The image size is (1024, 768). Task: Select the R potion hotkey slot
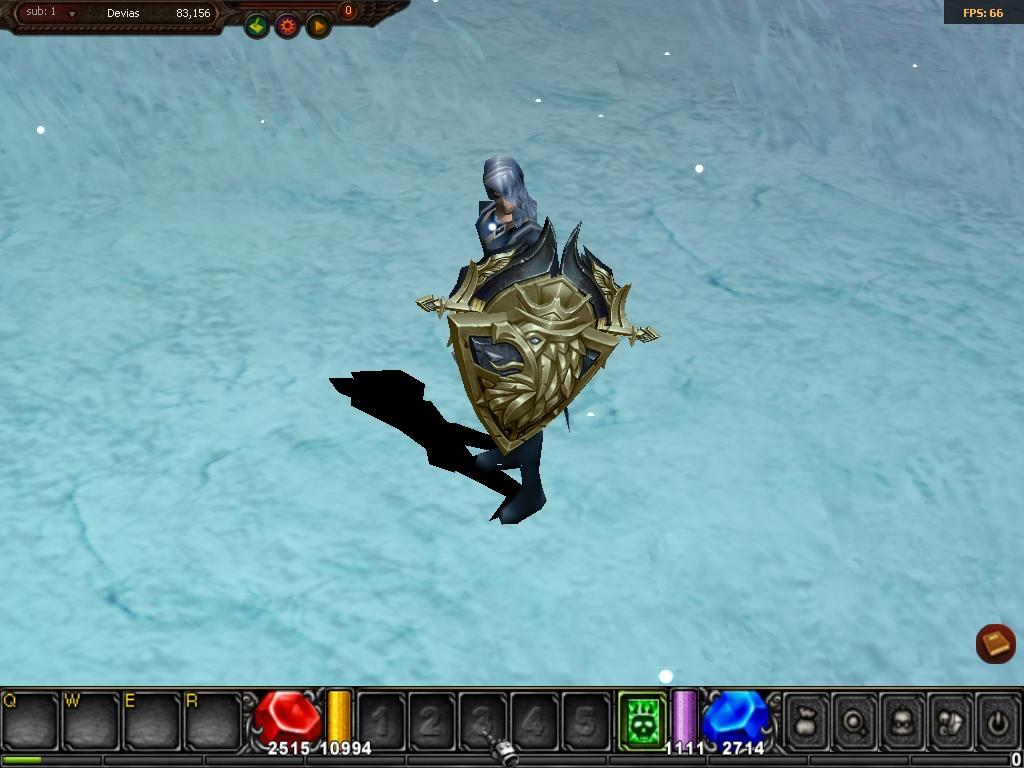tap(214, 720)
